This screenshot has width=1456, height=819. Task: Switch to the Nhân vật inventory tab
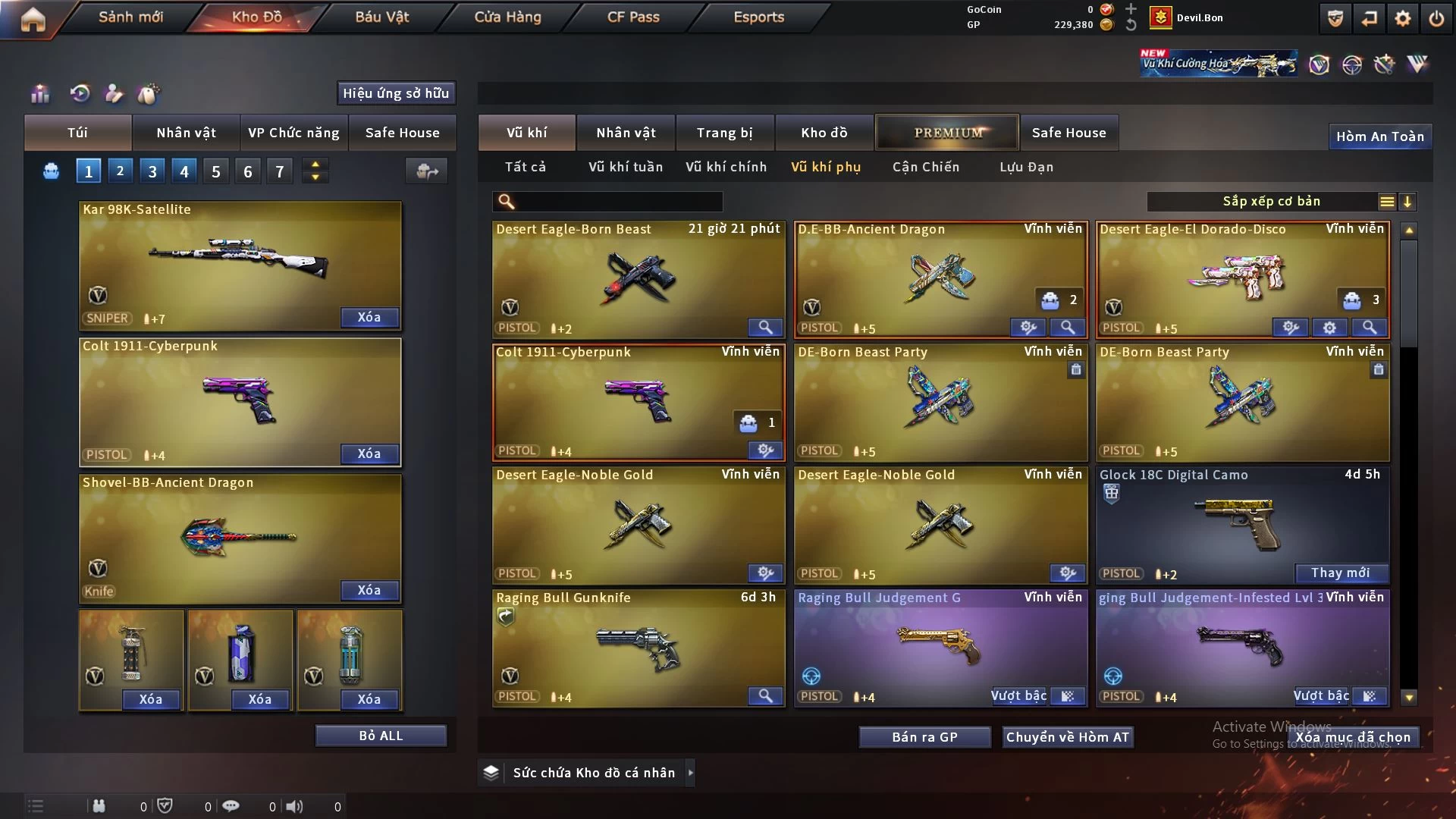click(x=625, y=133)
